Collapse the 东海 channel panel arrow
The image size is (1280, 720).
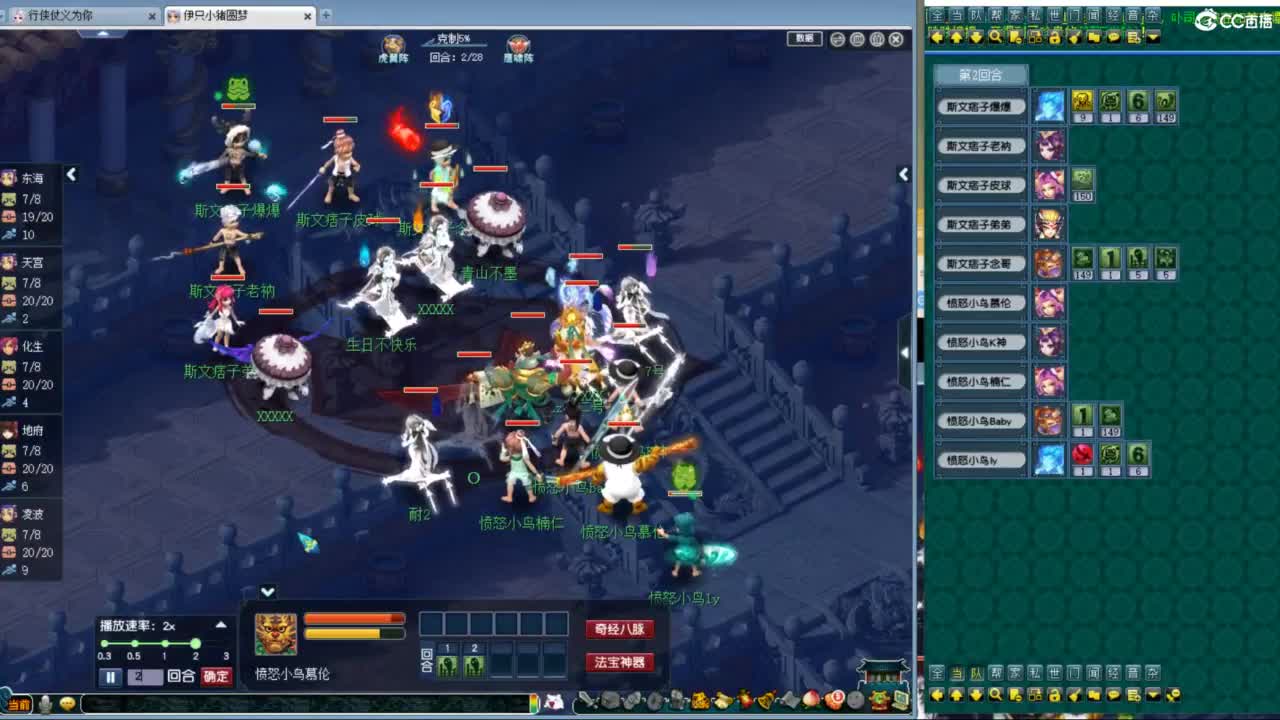click(71, 174)
